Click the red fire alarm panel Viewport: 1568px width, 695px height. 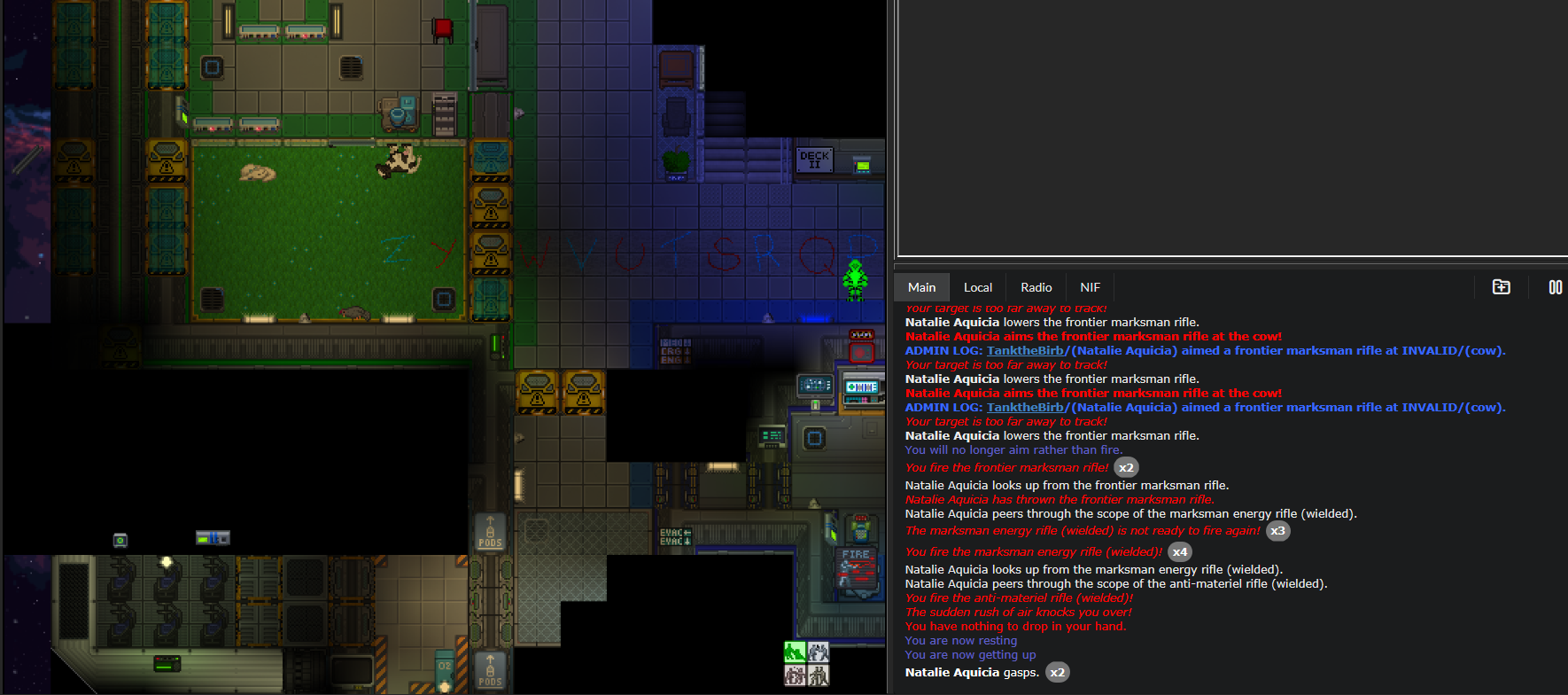point(860,352)
